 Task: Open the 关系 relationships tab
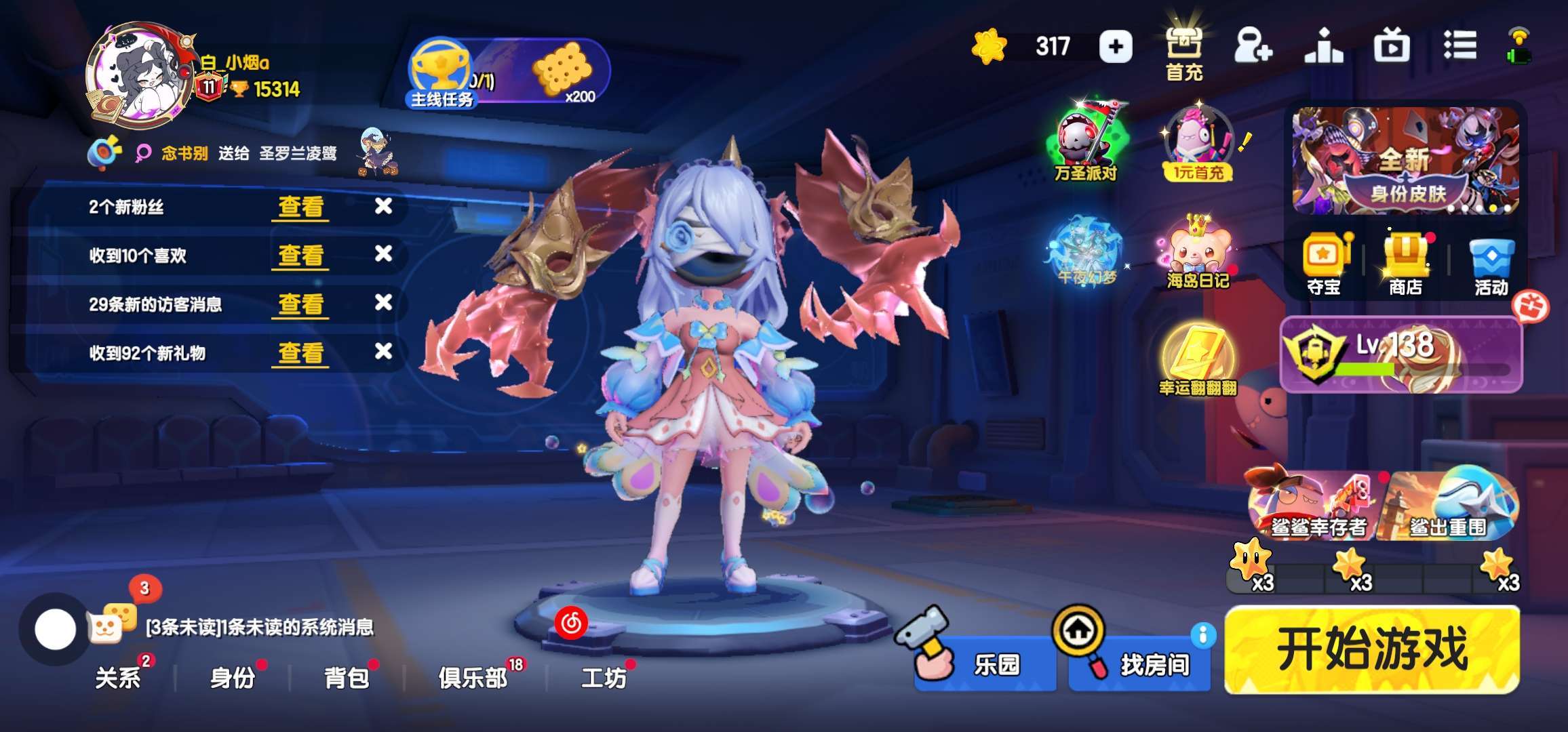click(118, 677)
